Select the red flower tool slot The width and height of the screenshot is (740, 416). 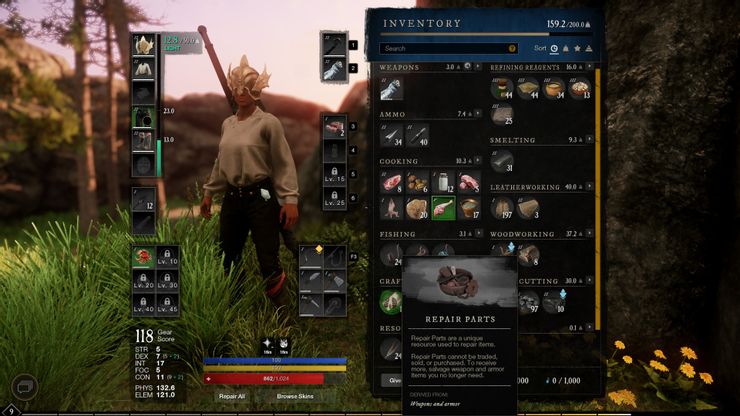click(x=143, y=257)
